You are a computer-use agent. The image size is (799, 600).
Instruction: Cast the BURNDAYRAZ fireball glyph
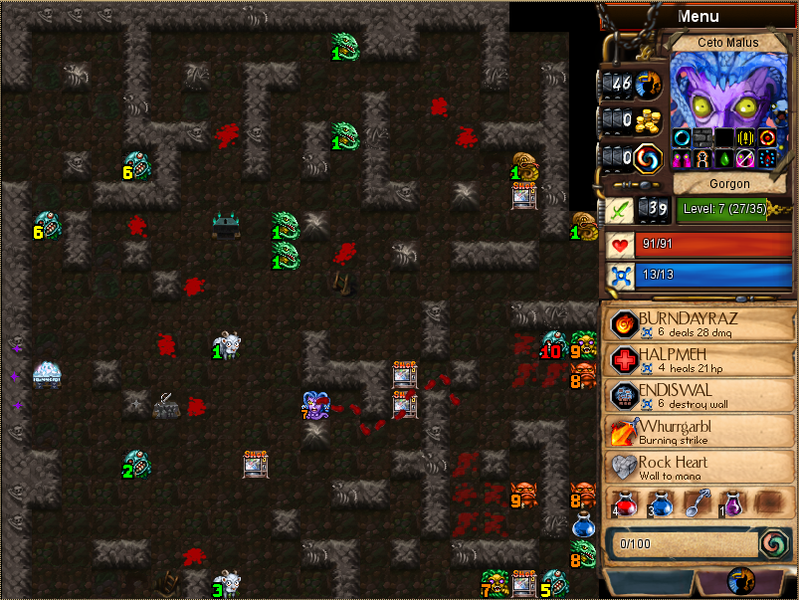[x=700, y=324]
